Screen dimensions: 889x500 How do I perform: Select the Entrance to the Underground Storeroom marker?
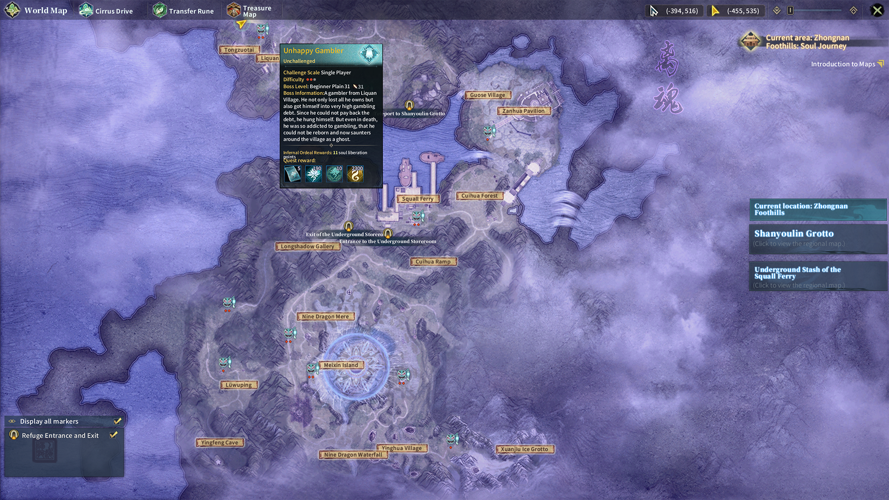click(x=388, y=234)
